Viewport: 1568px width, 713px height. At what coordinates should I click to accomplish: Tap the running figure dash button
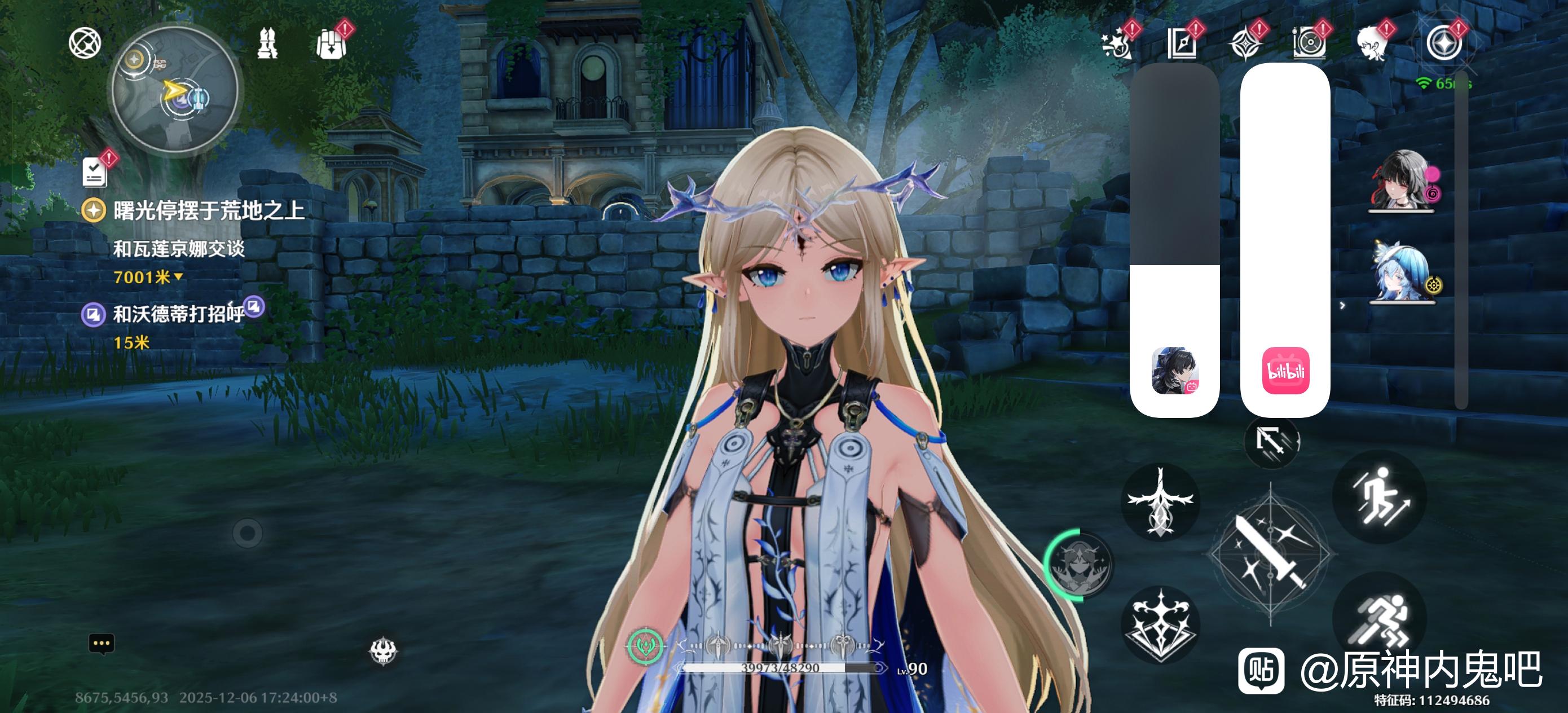click(1379, 619)
